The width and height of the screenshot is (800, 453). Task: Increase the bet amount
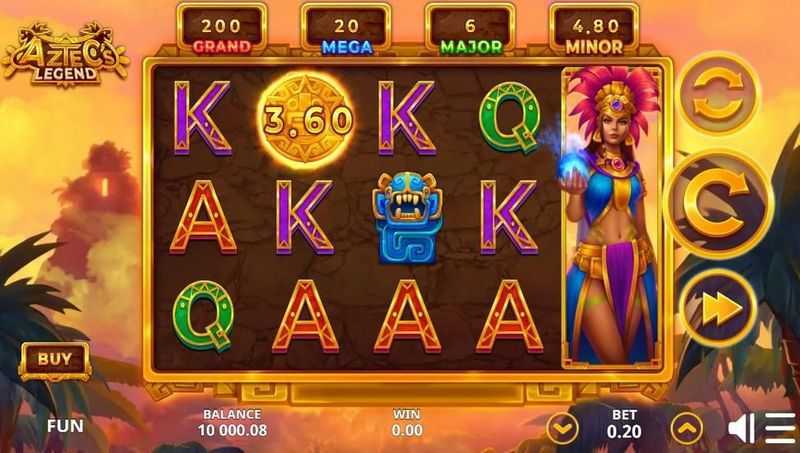click(686, 428)
